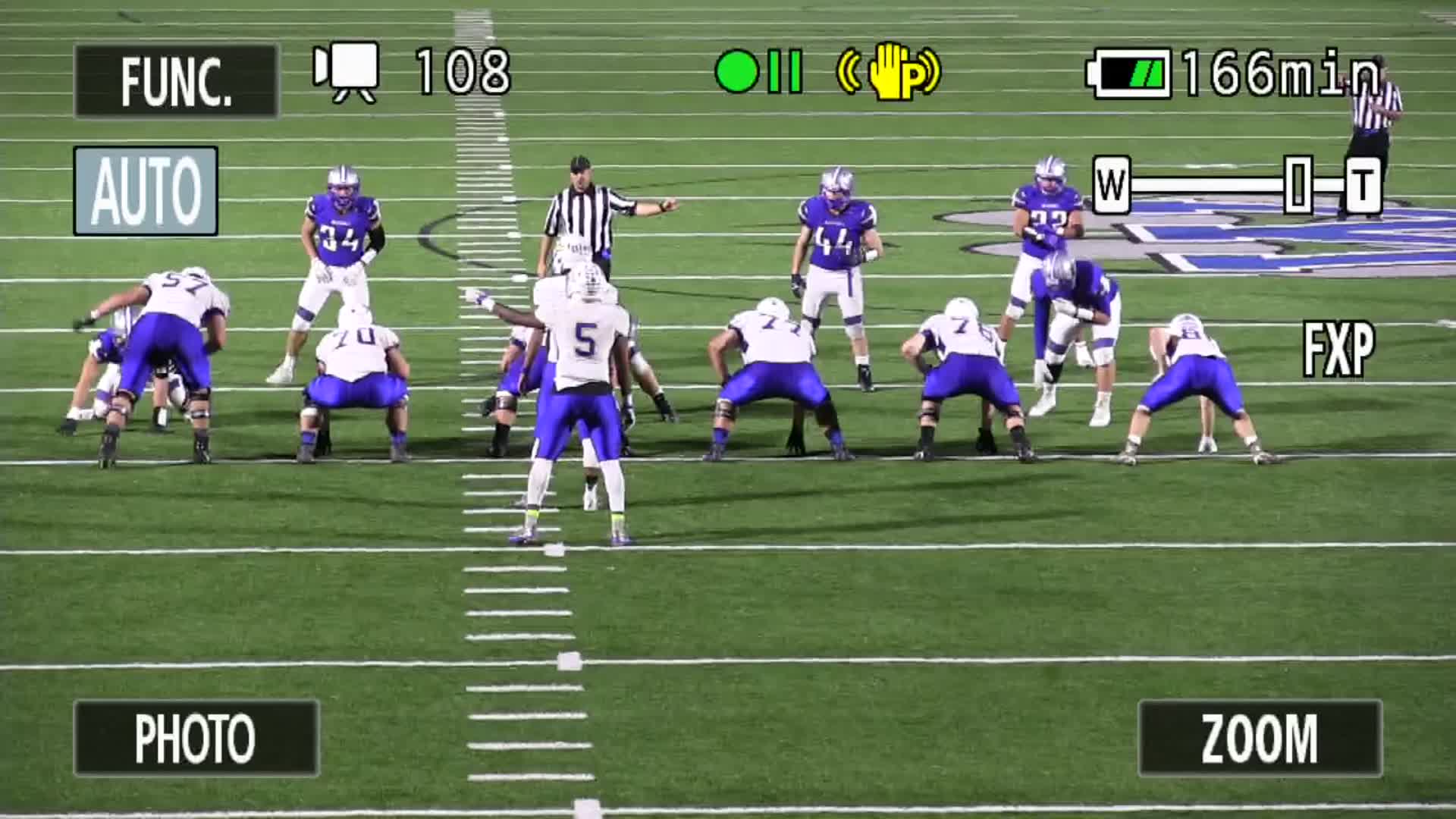Click the W wide-angle zoom end
Image resolution: width=1456 pixels, height=819 pixels.
pyautogui.click(x=1111, y=184)
